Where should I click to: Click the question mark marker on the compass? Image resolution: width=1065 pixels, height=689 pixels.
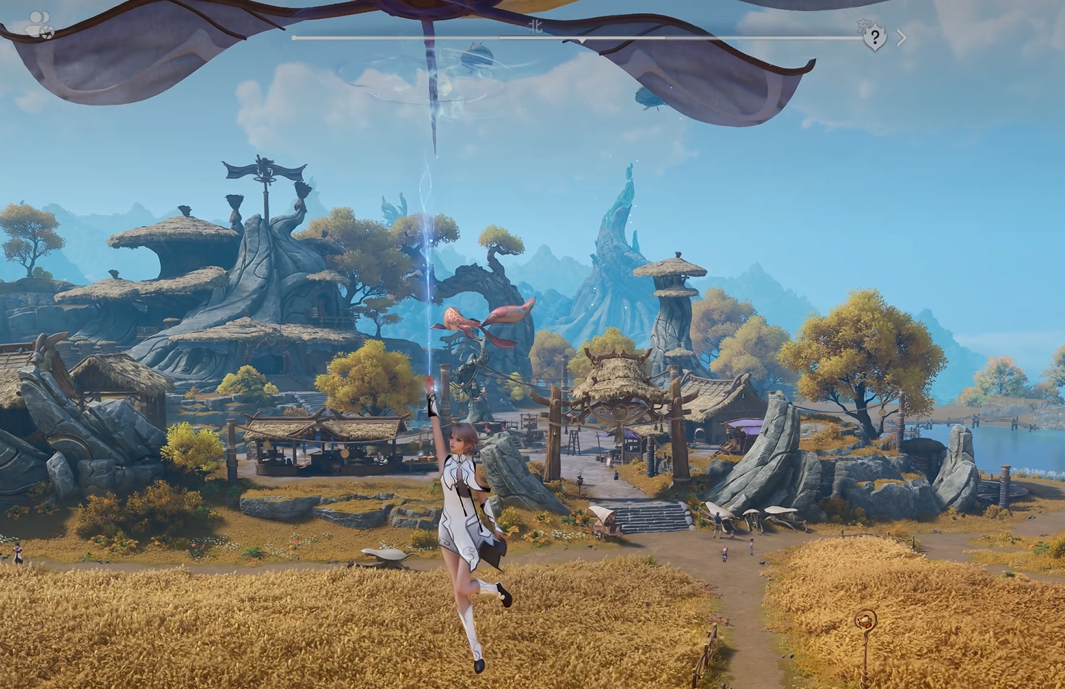(x=874, y=38)
